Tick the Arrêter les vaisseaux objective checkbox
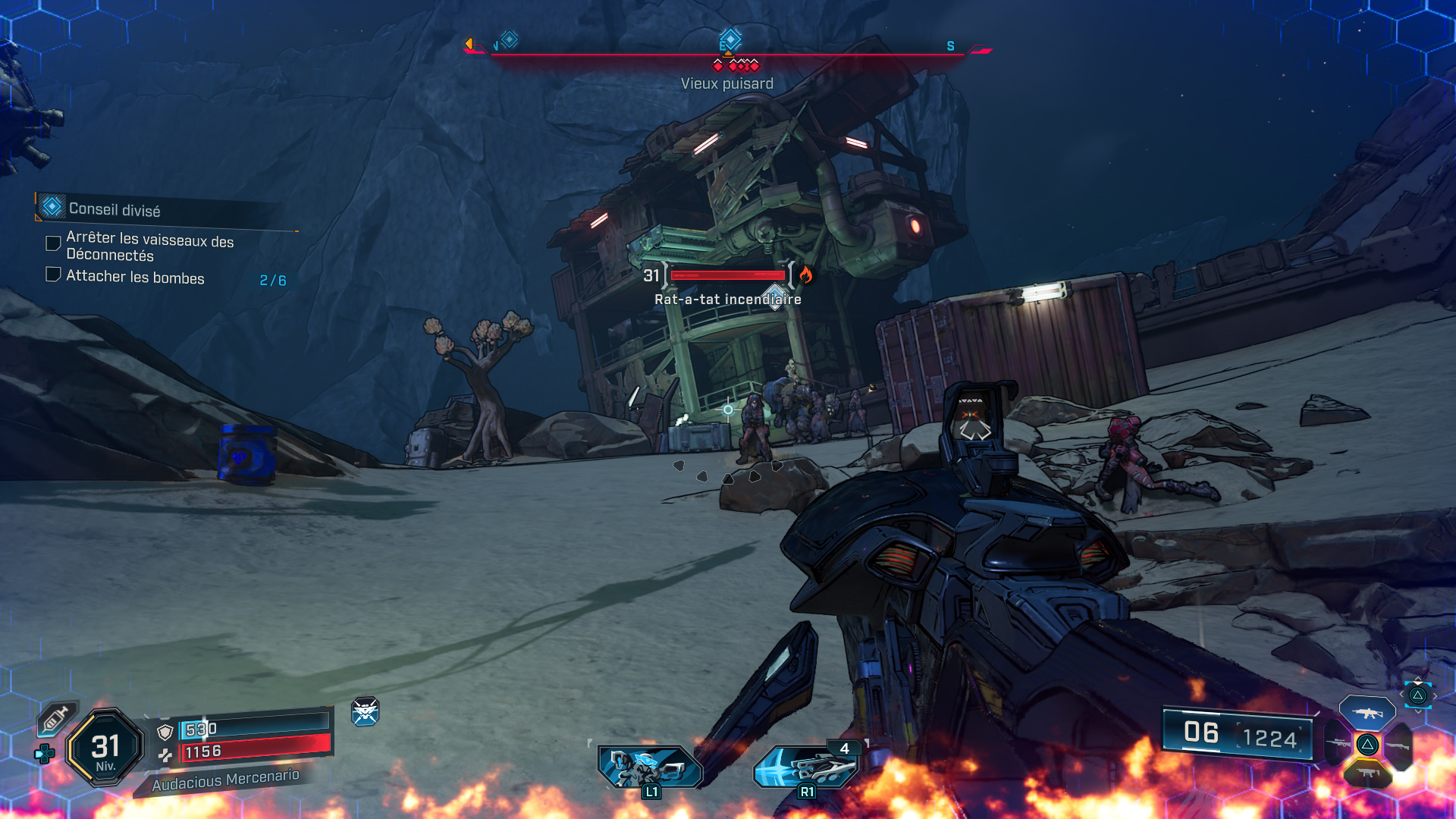The image size is (1456, 819). pyautogui.click(x=53, y=243)
